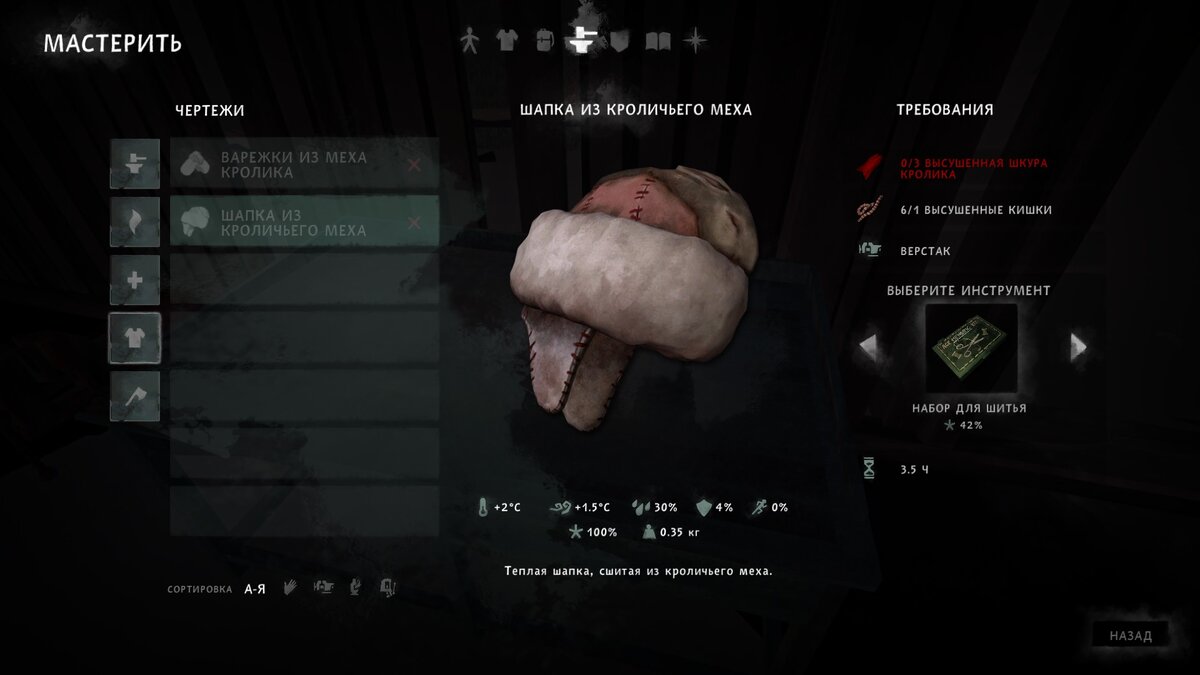This screenshot has height=675, width=1200.
Task: Choose the next tool with right arrow
Action: click(x=1078, y=347)
